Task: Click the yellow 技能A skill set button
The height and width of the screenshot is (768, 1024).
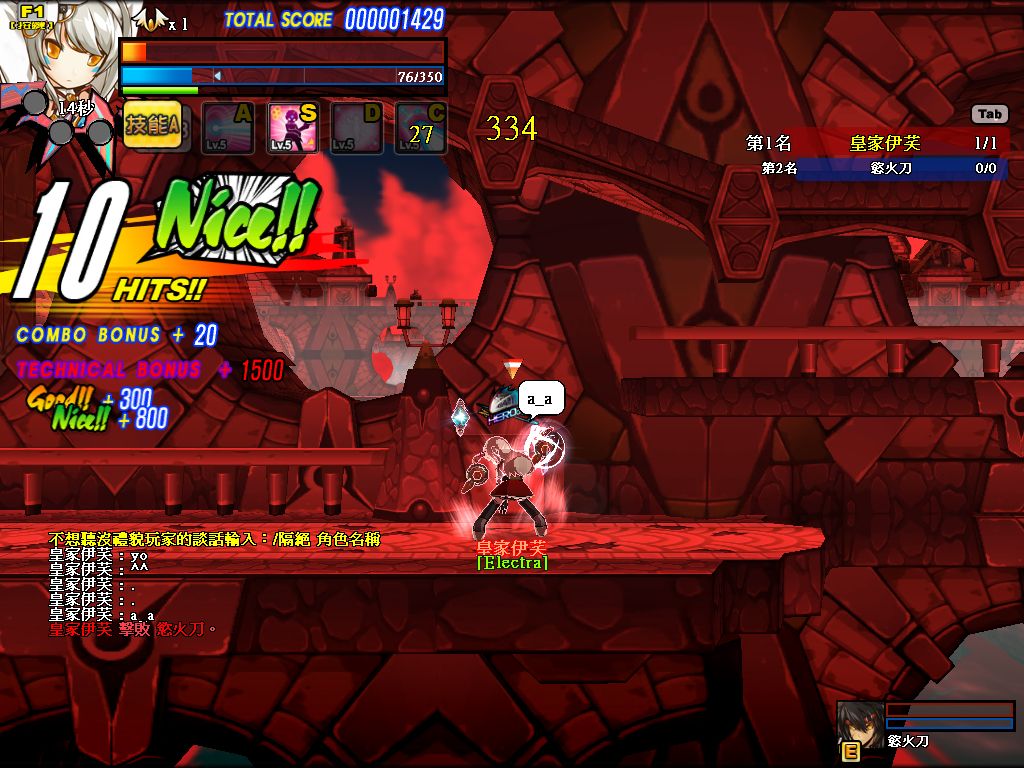Action: click(152, 126)
